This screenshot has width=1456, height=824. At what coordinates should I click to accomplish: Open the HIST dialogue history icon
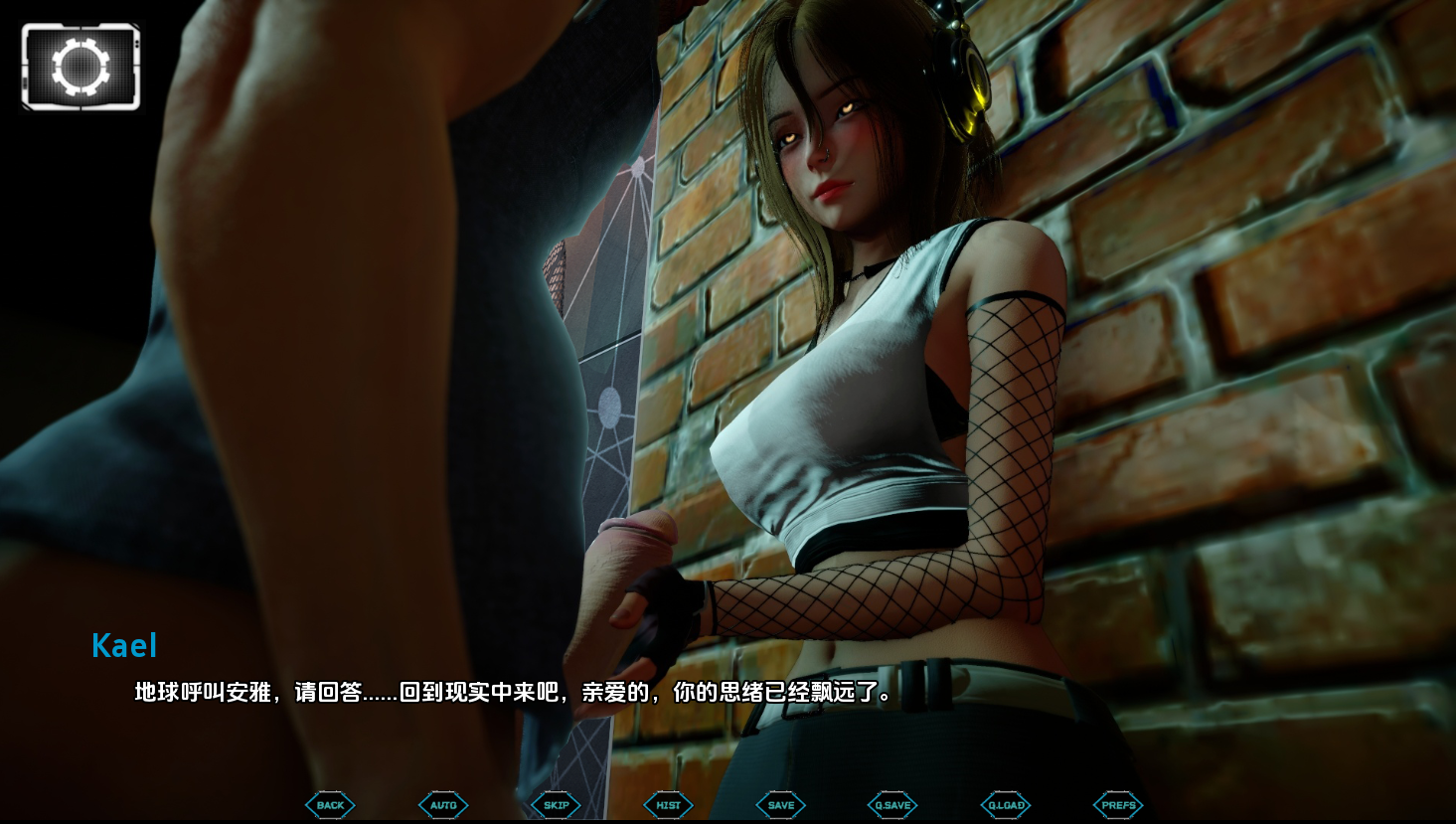click(x=667, y=805)
